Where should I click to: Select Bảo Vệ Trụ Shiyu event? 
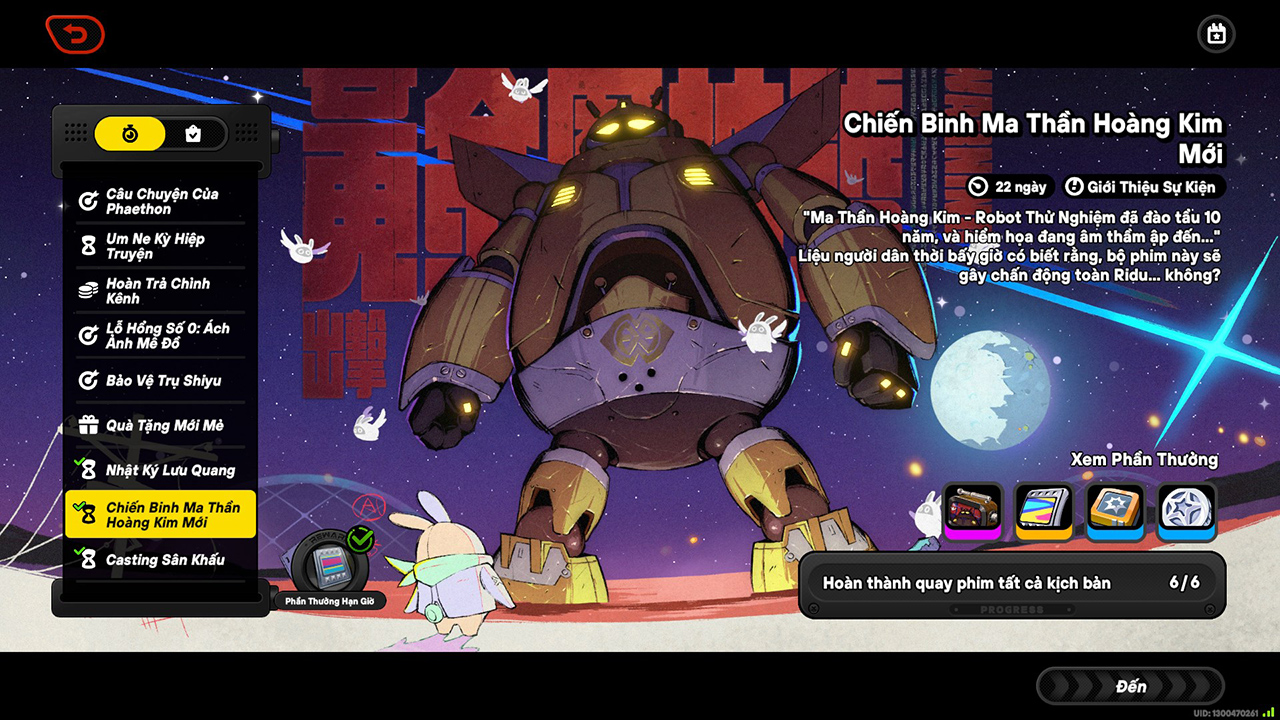click(x=160, y=381)
